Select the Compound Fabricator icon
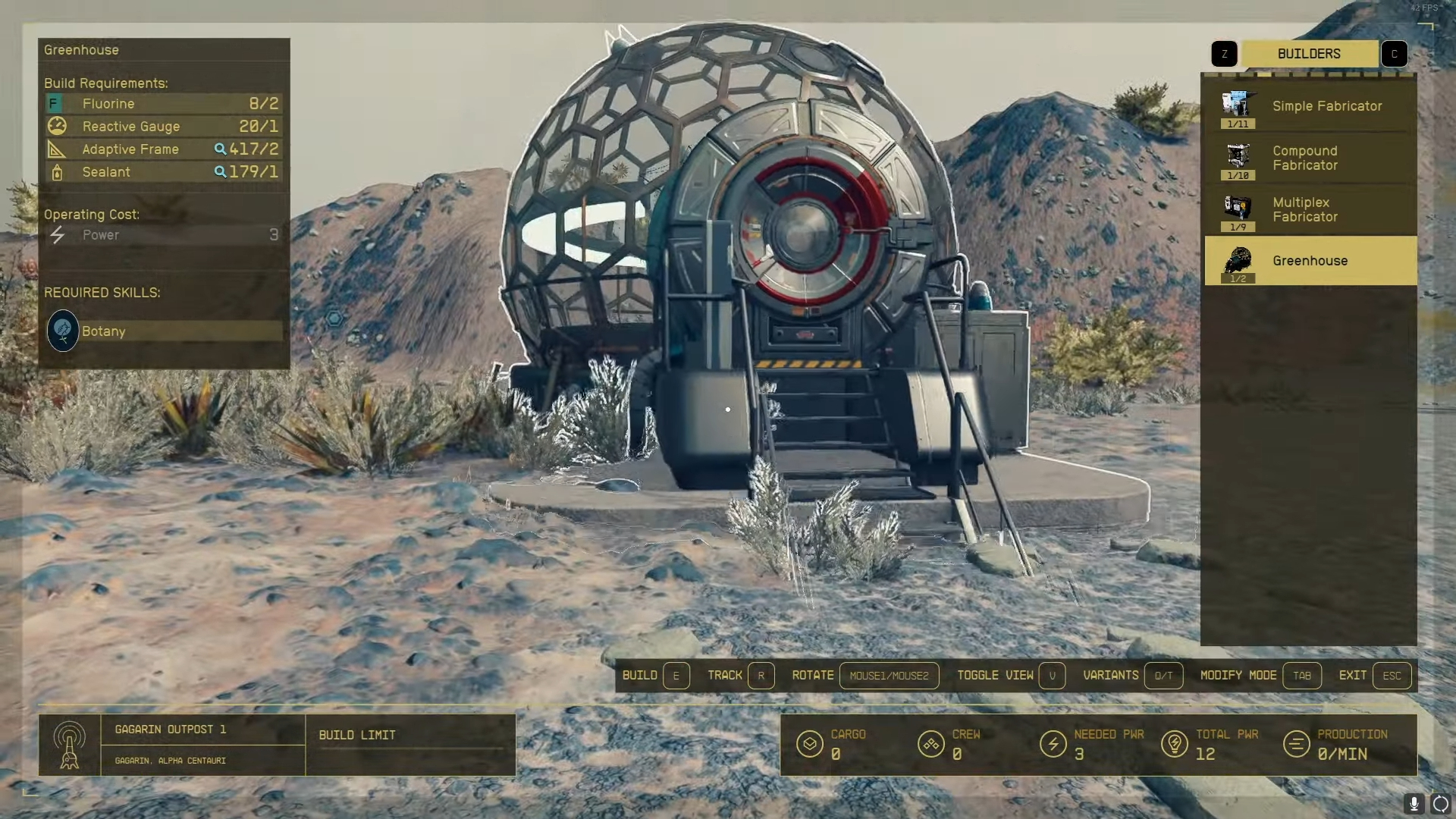 click(1238, 158)
